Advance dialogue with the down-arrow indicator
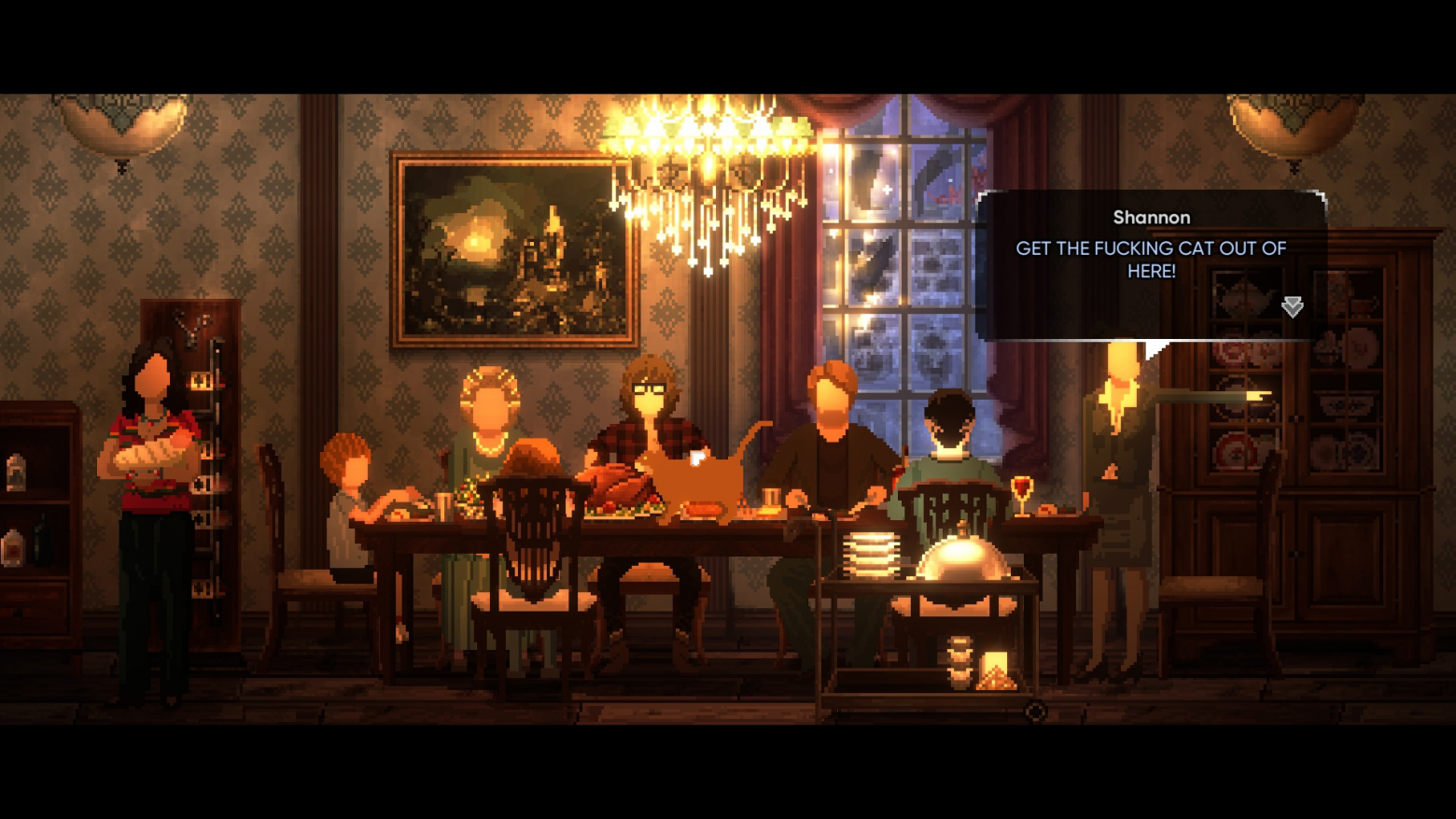The height and width of the screenshot is (819, 1456). (x=1292, y=306)
